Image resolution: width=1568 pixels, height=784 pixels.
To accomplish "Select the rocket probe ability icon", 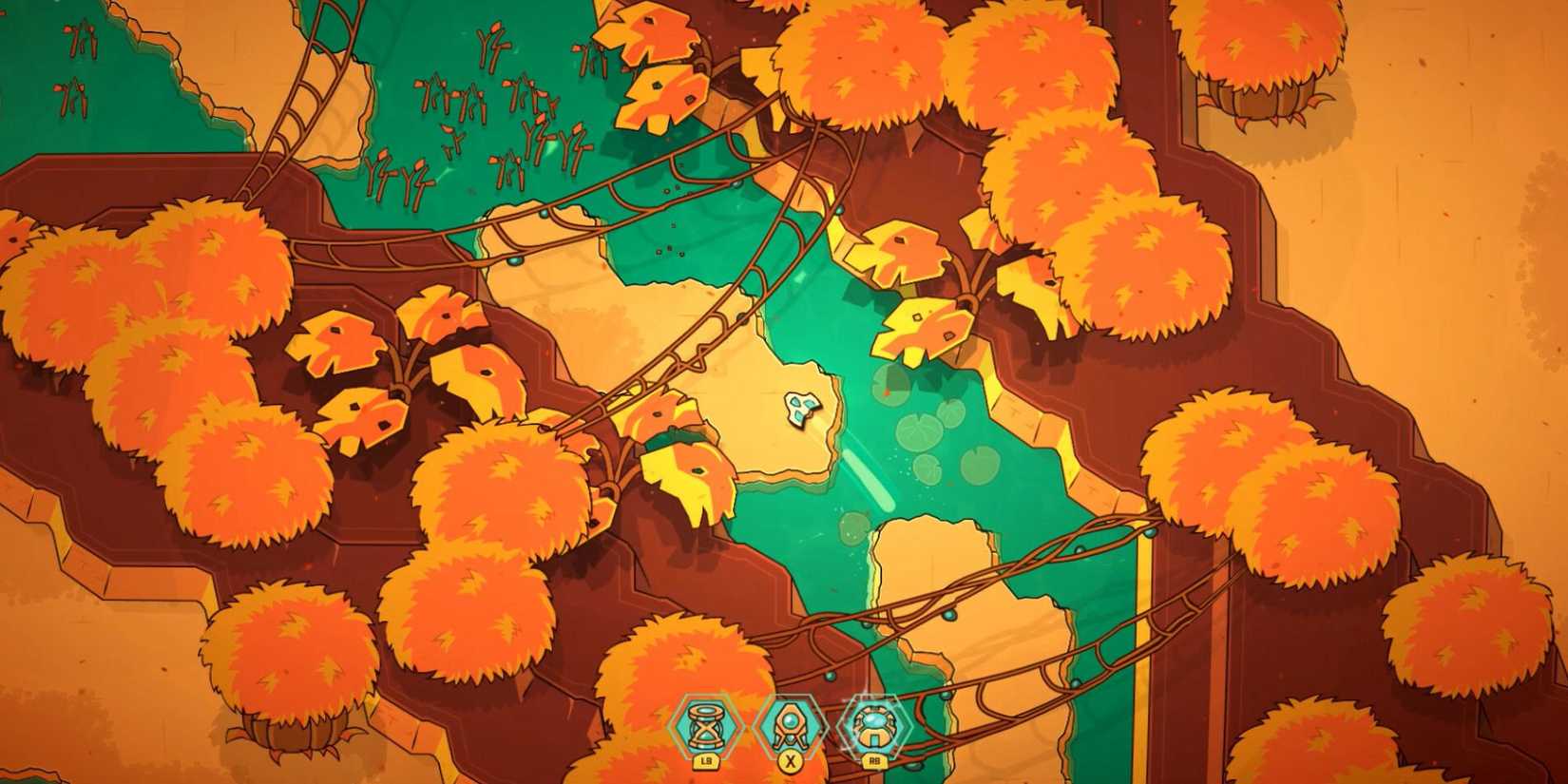I will (x=788, y=727).
